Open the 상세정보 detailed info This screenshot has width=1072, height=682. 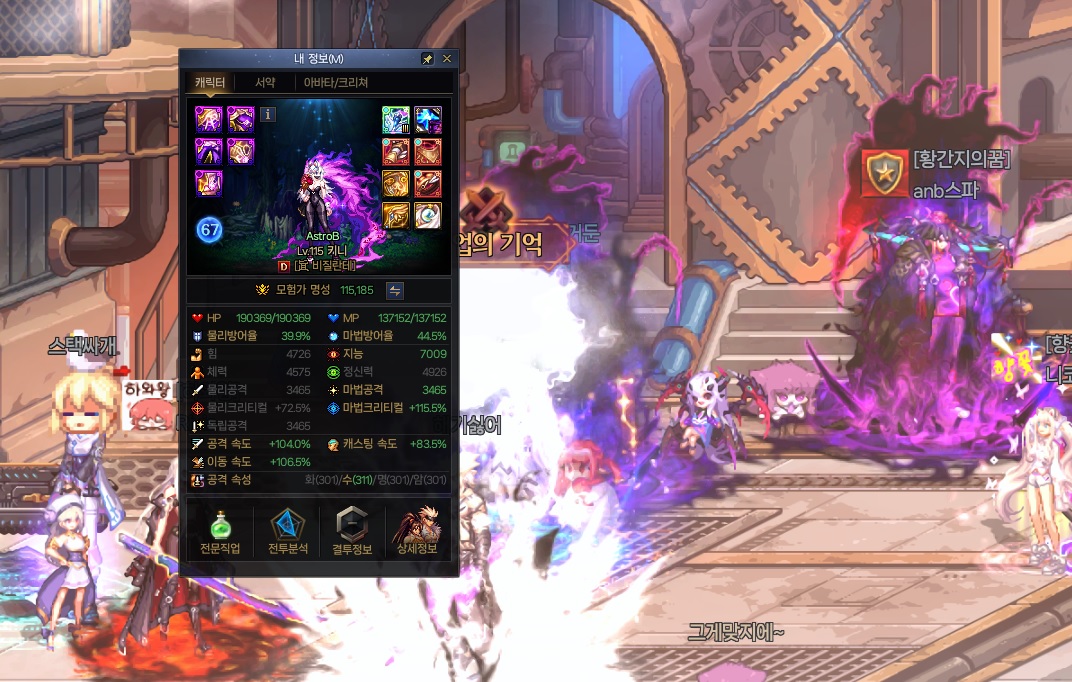click(418, 532)
